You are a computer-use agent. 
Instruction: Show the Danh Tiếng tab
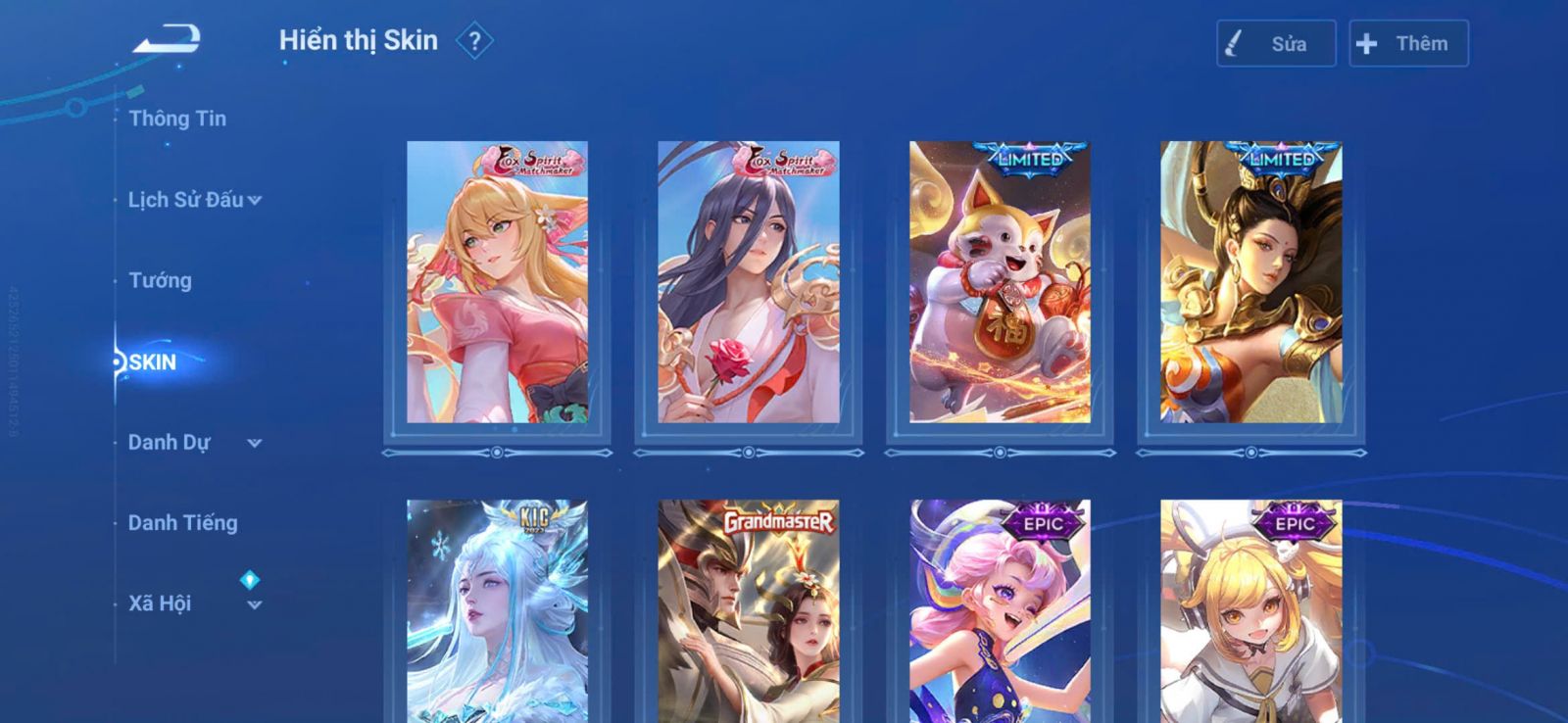[182, 523]
